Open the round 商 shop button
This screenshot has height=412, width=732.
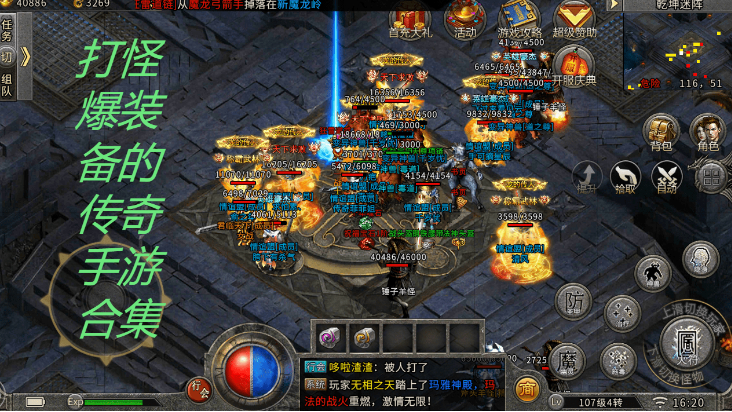click(x=526, y=387)
